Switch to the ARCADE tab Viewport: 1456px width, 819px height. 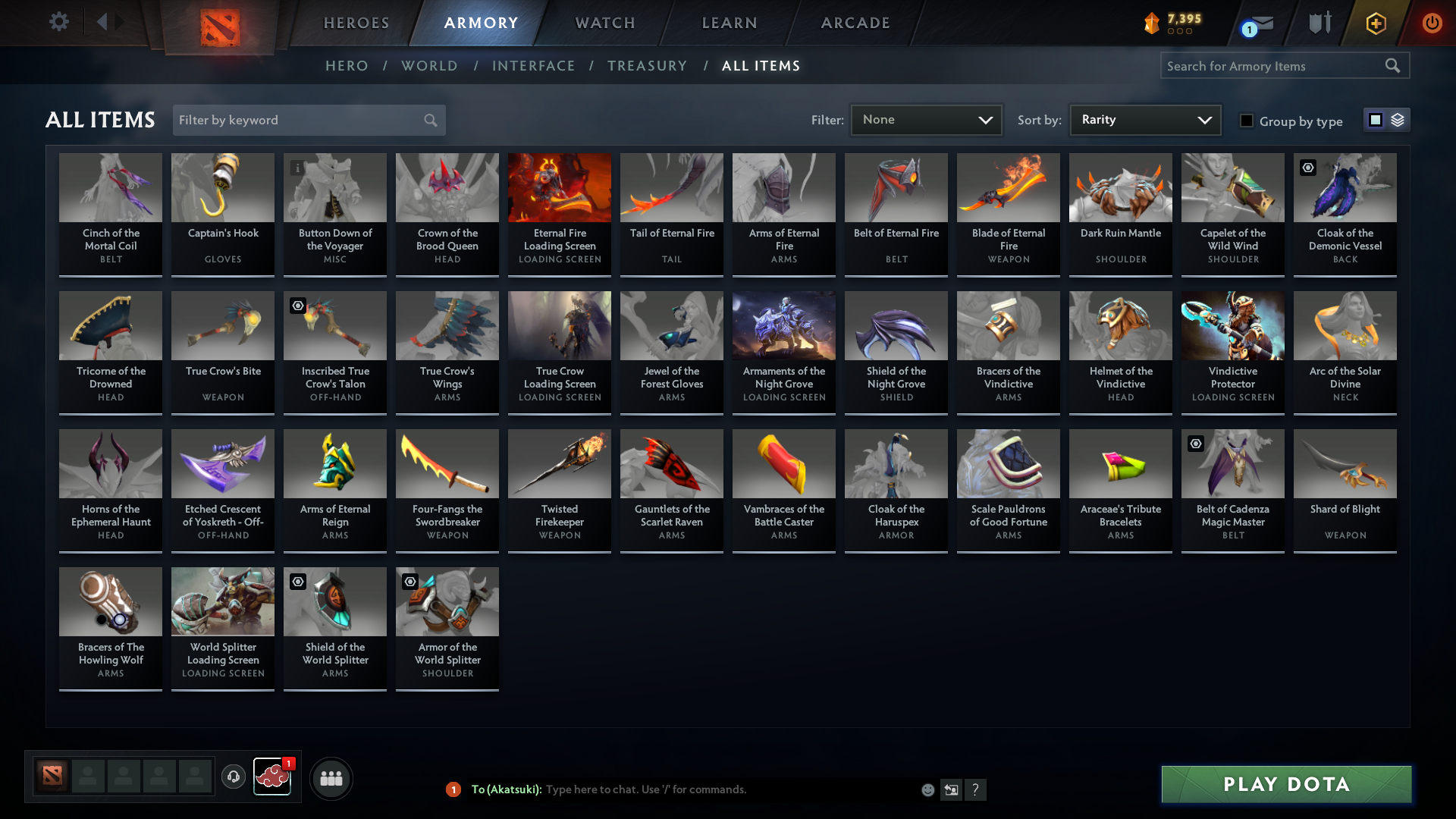855,23
